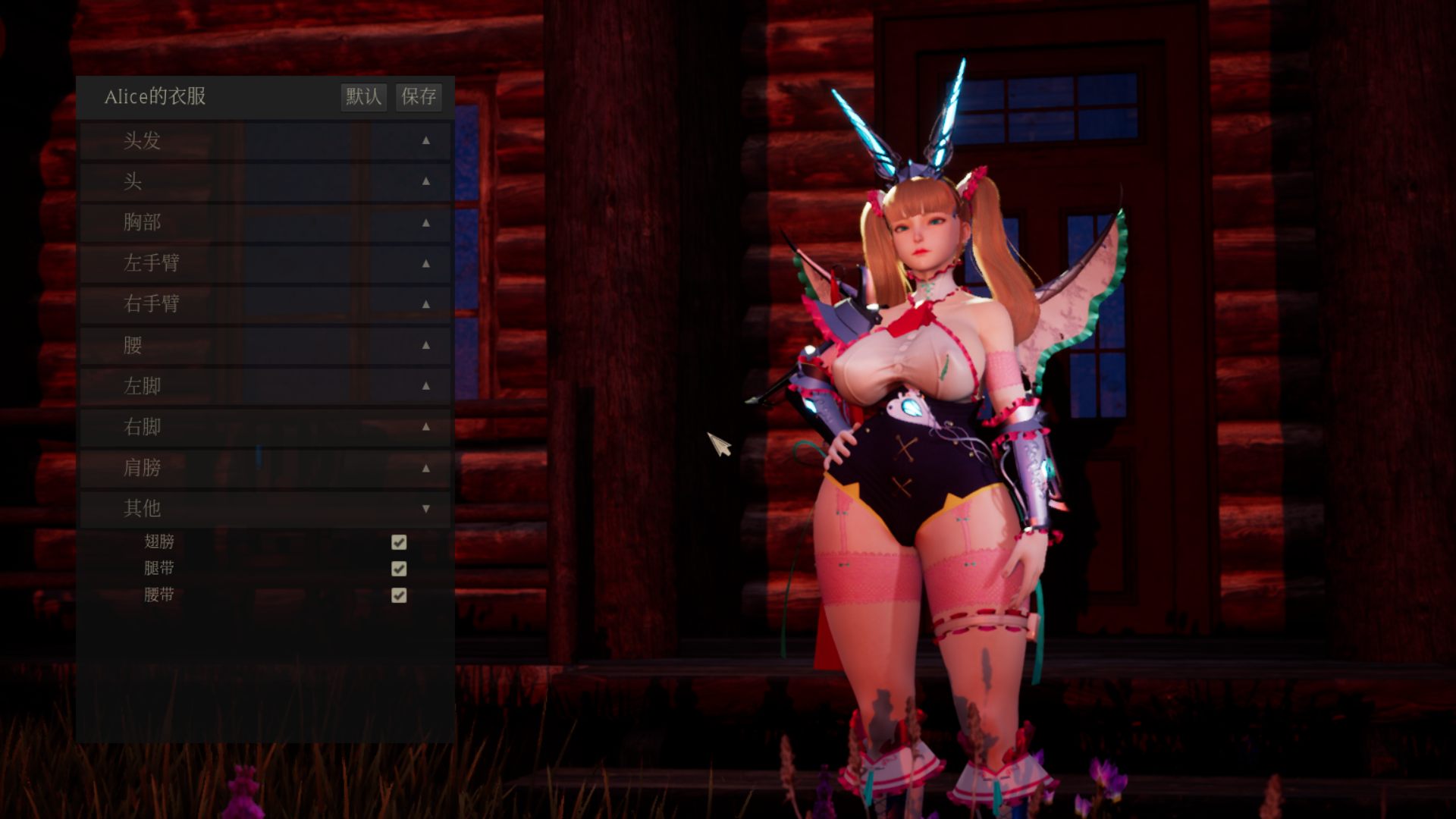Show the 右脚 right foot options

pos(265,428)
